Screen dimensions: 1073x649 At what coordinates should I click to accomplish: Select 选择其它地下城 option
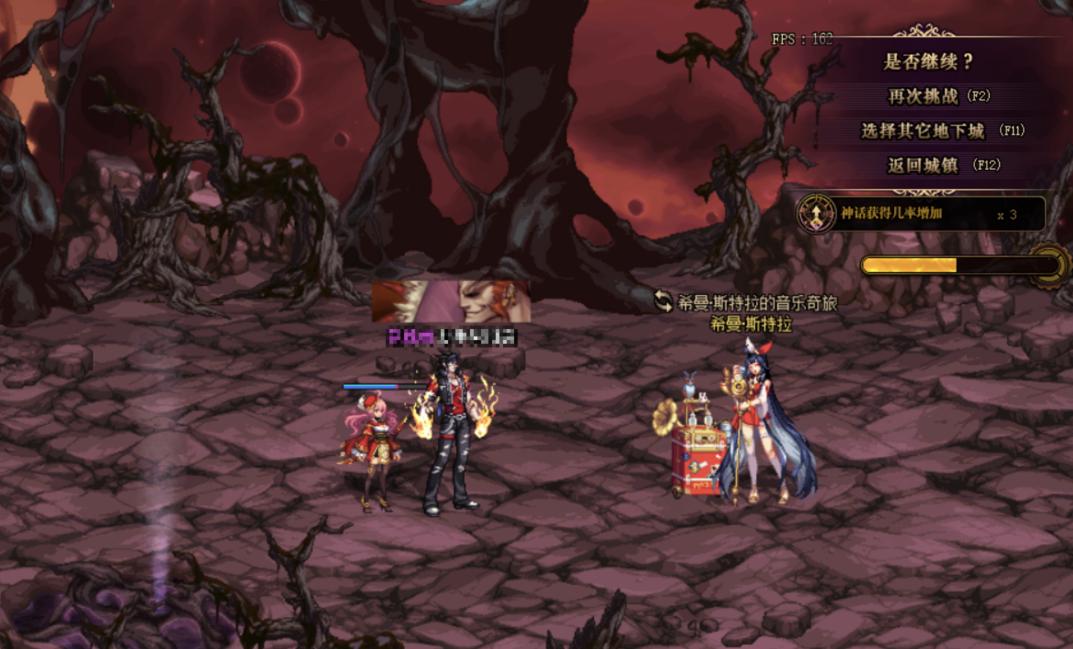click(941, 130)
